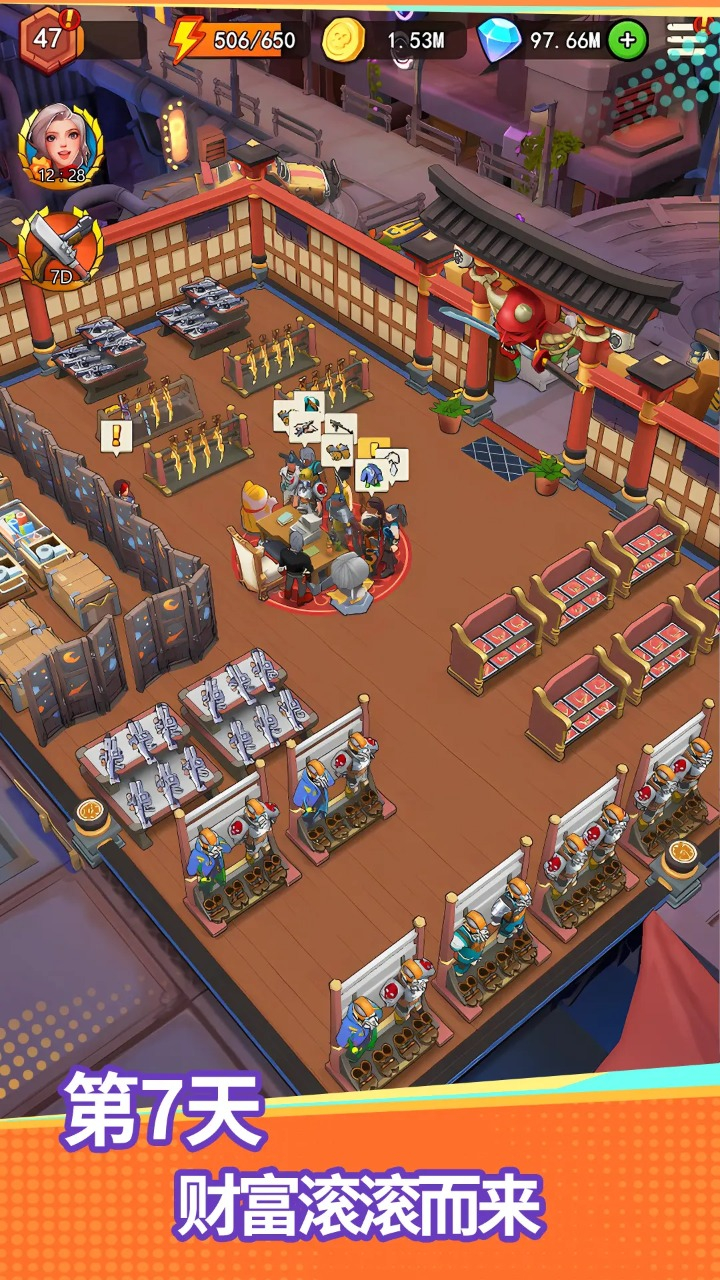Image resolution: width=720 pixels, height=1280 pixels.
Task: Open the hamburger menu
Action: coord(686,39)
